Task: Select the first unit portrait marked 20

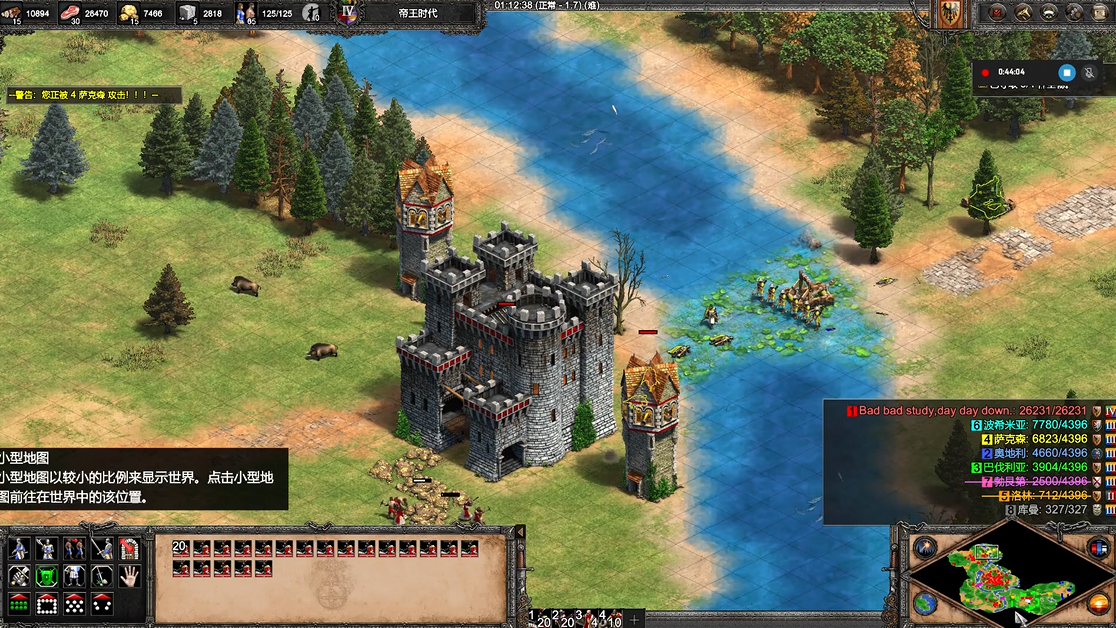Action: 181,548
